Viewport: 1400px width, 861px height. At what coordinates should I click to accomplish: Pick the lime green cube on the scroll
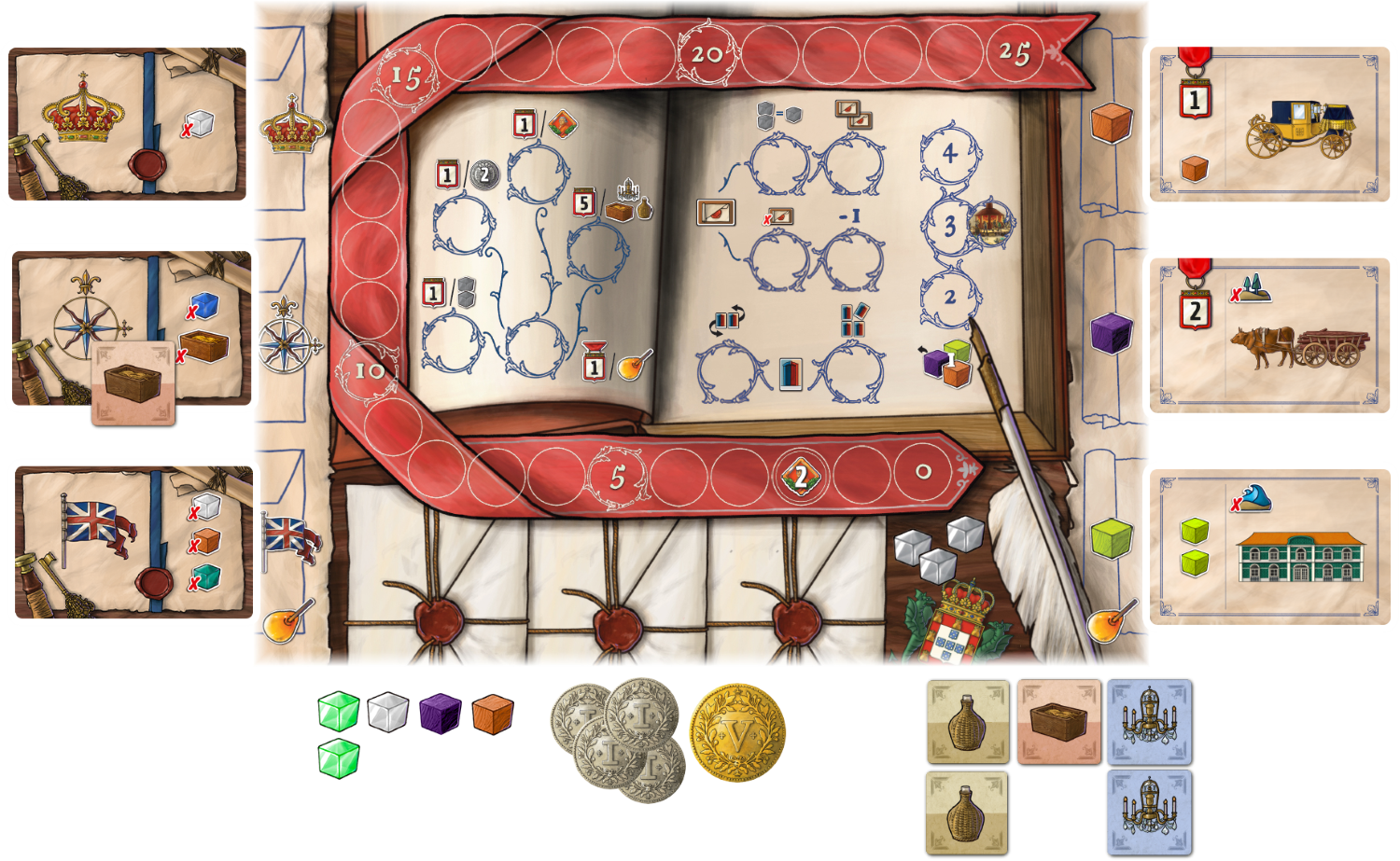click(1111, 538)
